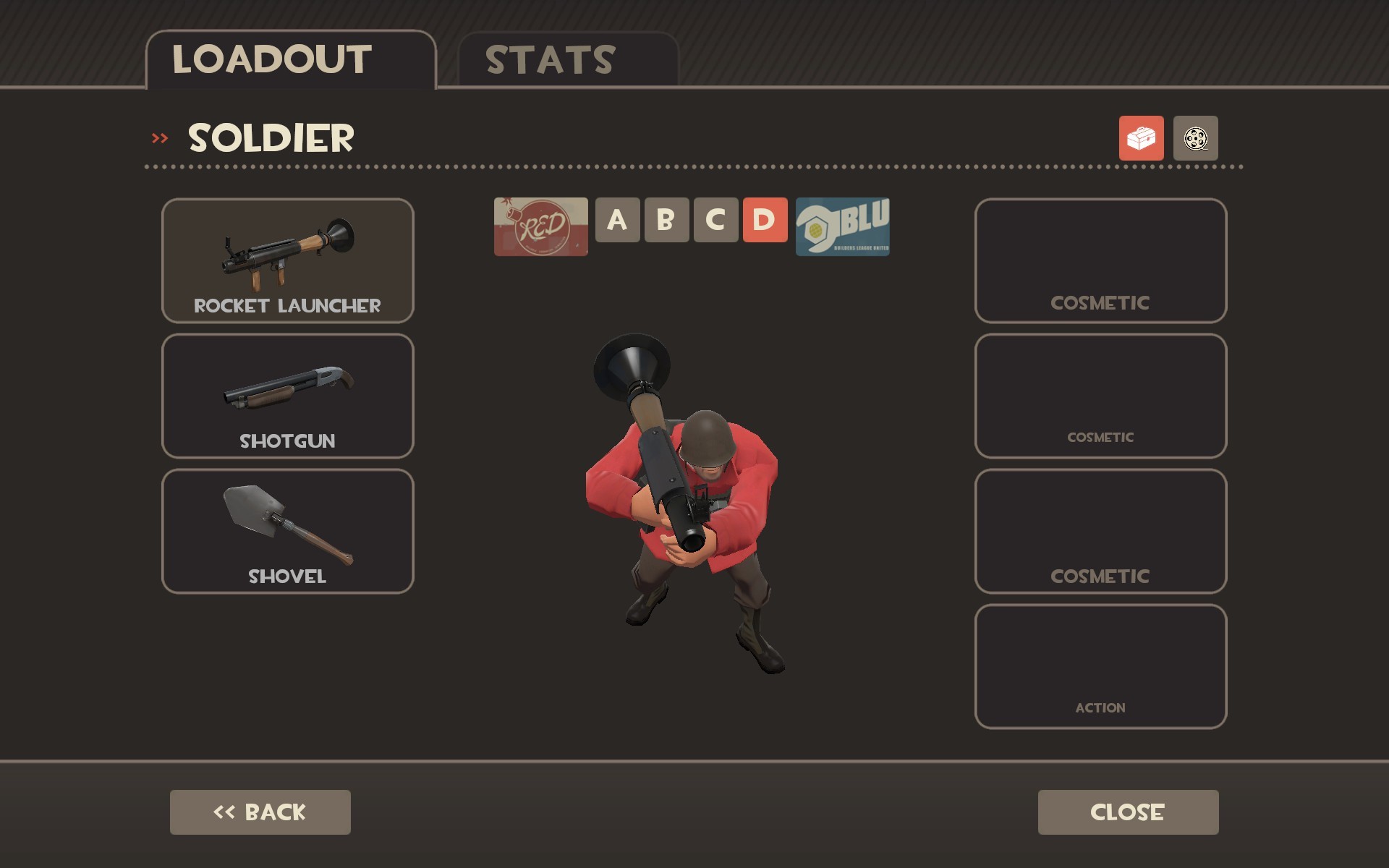1389x868 pixels.
Task: Open the first Cosmetic slot
Action: point(1100,260)
